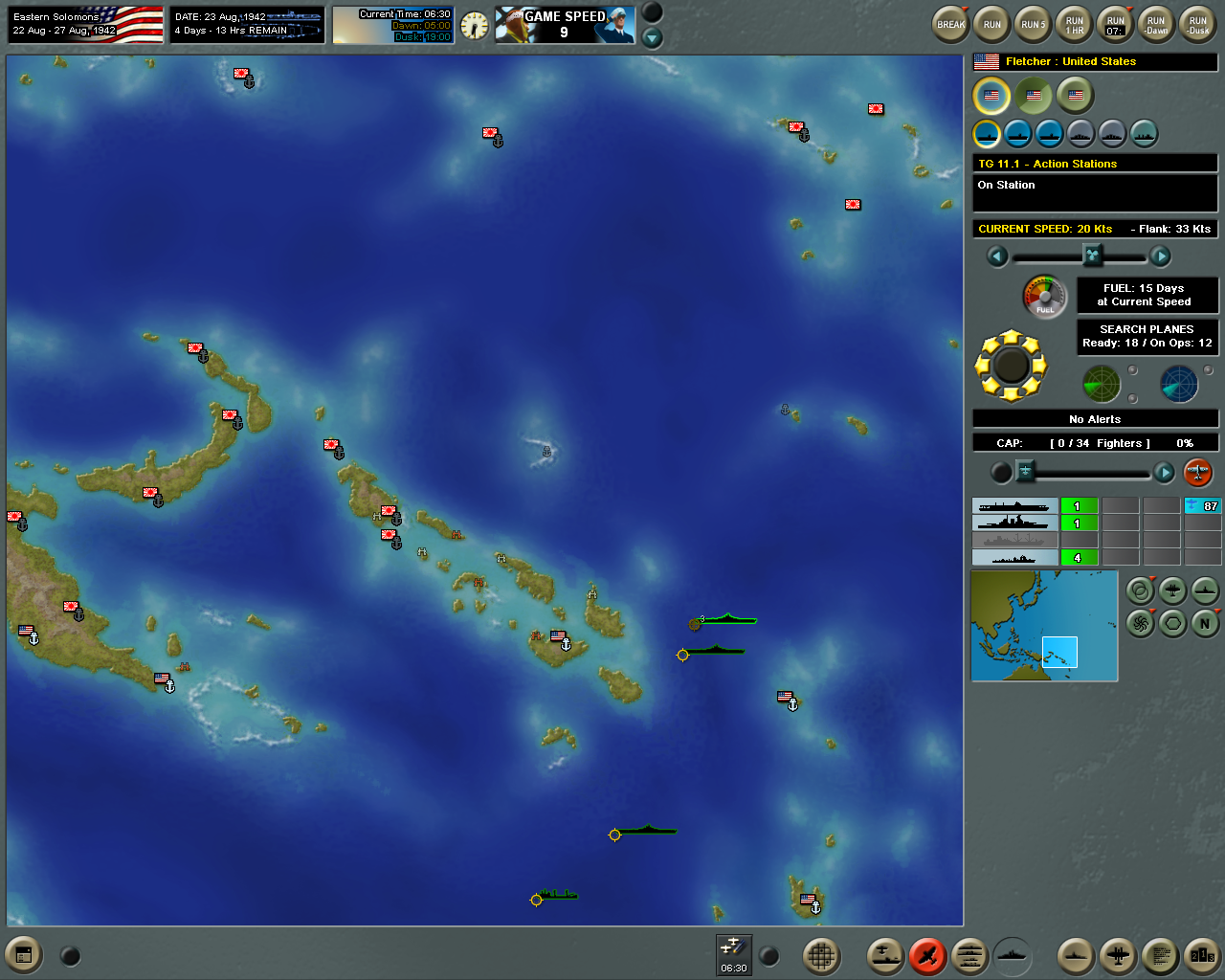This screenshot has height=980, width=1225.
Task: Open the weather spiral display options
Action: [1139, 622]
